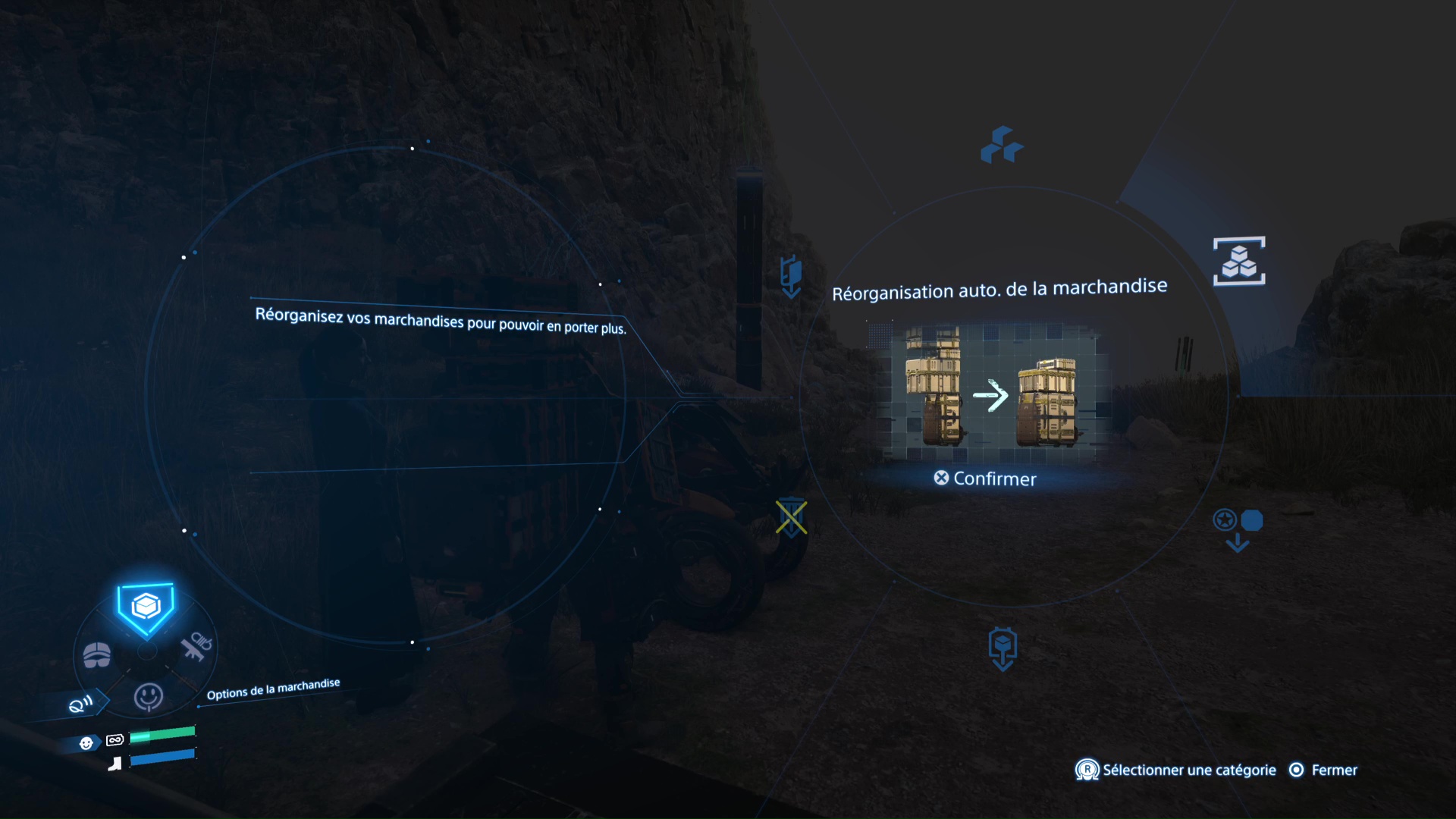Toggle the label tag indicator beside the green gauge

[114, 742]
